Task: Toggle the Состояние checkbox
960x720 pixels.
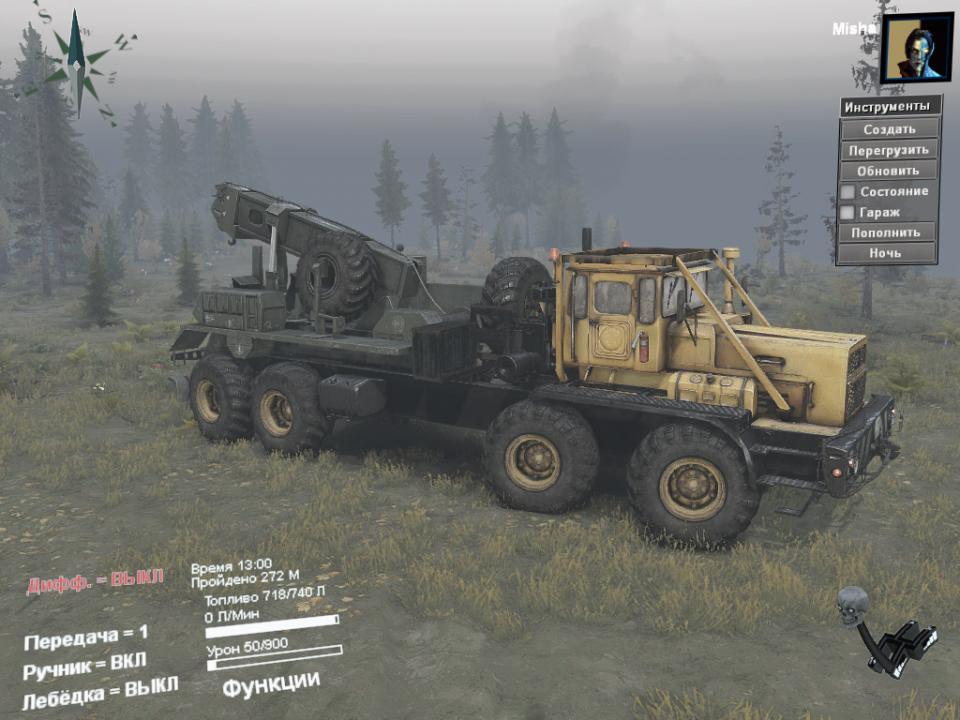Action: click(x=847, y=191)
